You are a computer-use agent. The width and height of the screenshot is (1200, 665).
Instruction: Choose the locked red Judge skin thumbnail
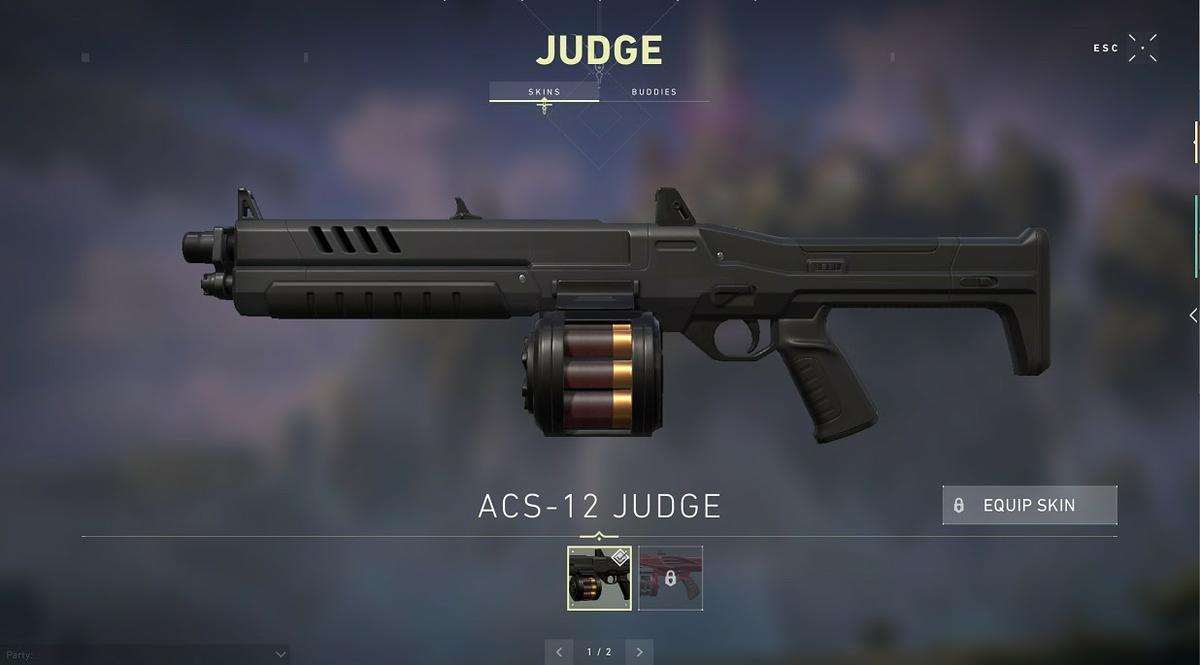pos(670,578)
